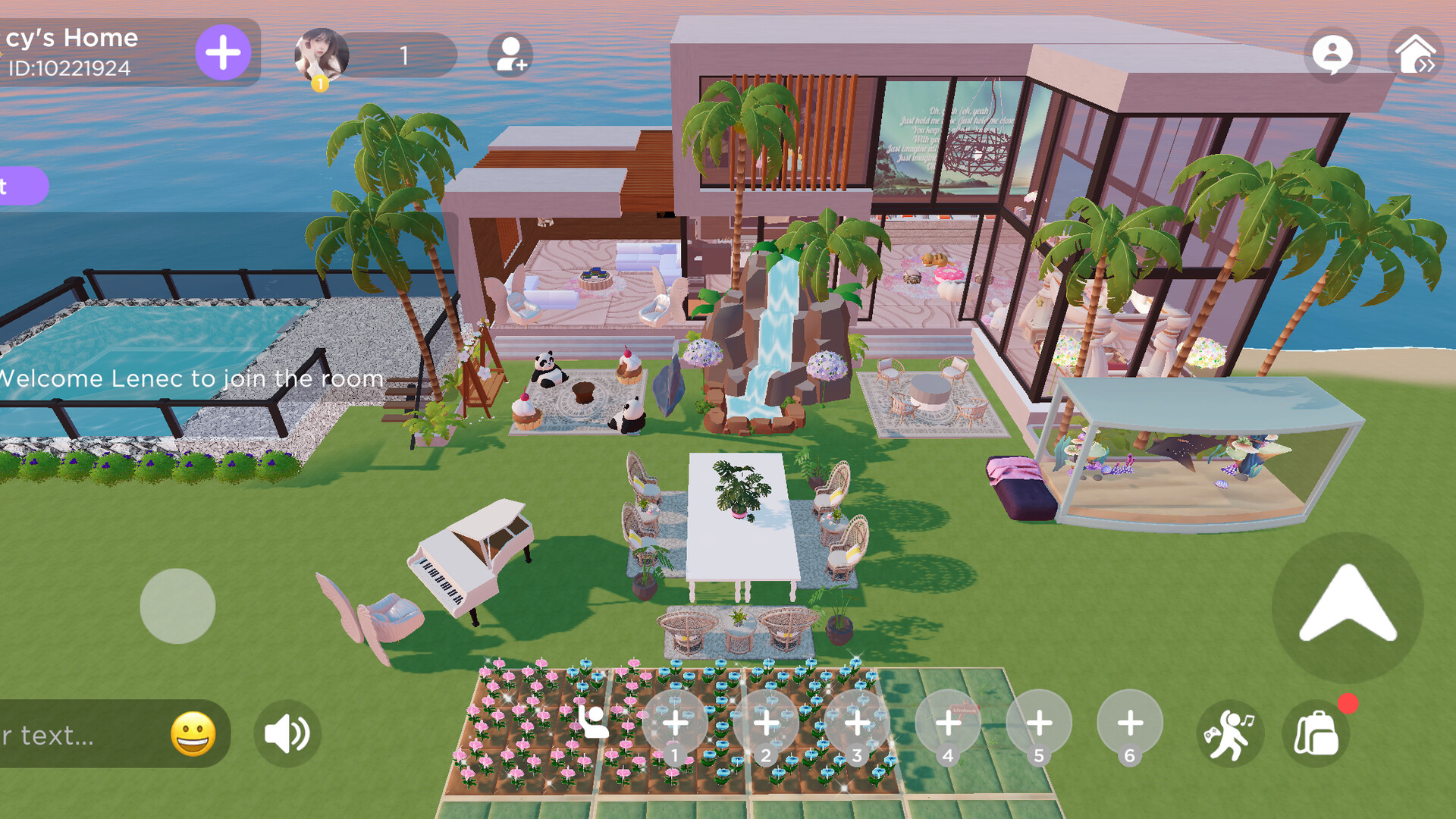Add an item to quickslot 2
The image size is (1456, 819).
click(766, 723)
